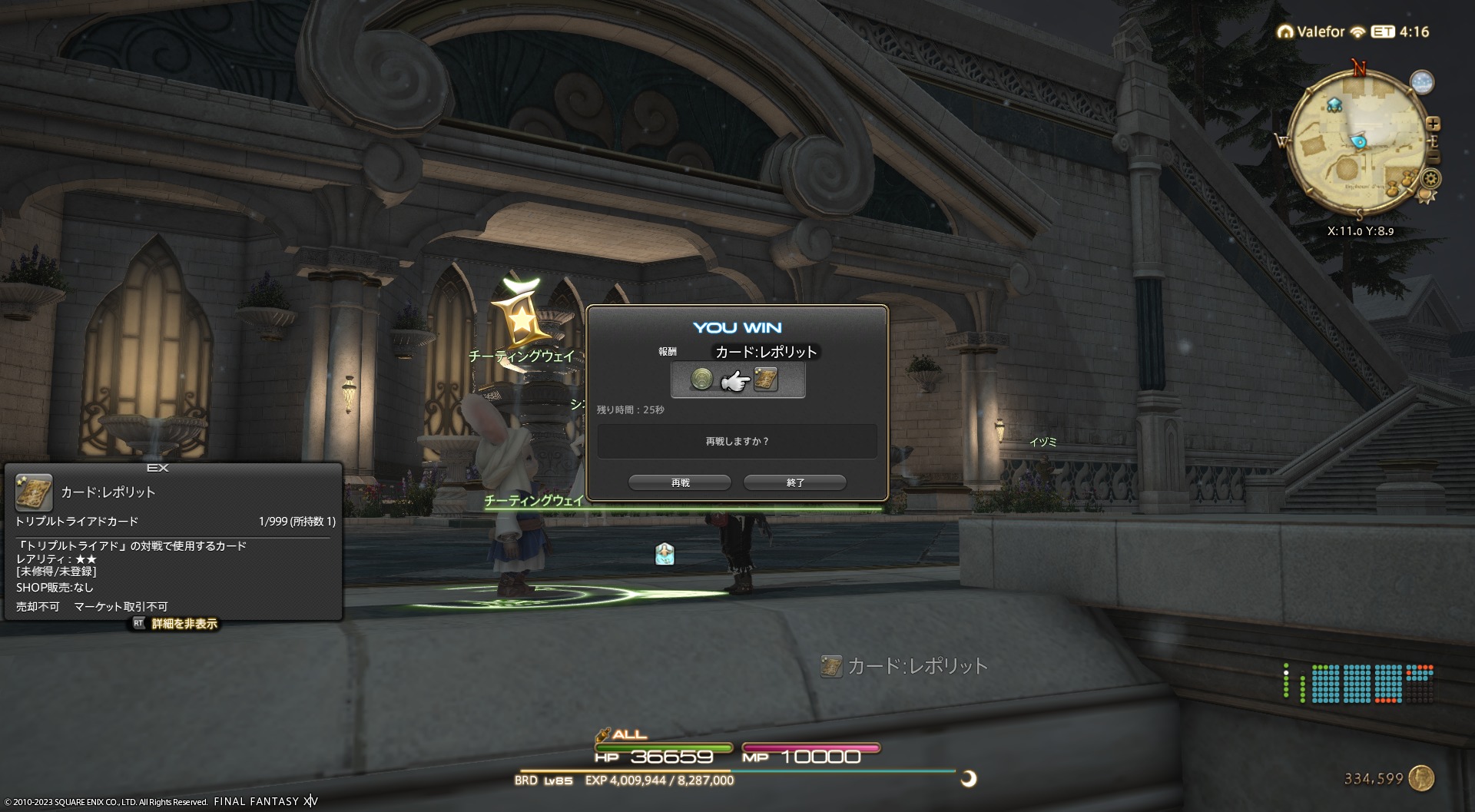
Task: Click the snowy weather icon by the minimap
Action: [1422, 82]
